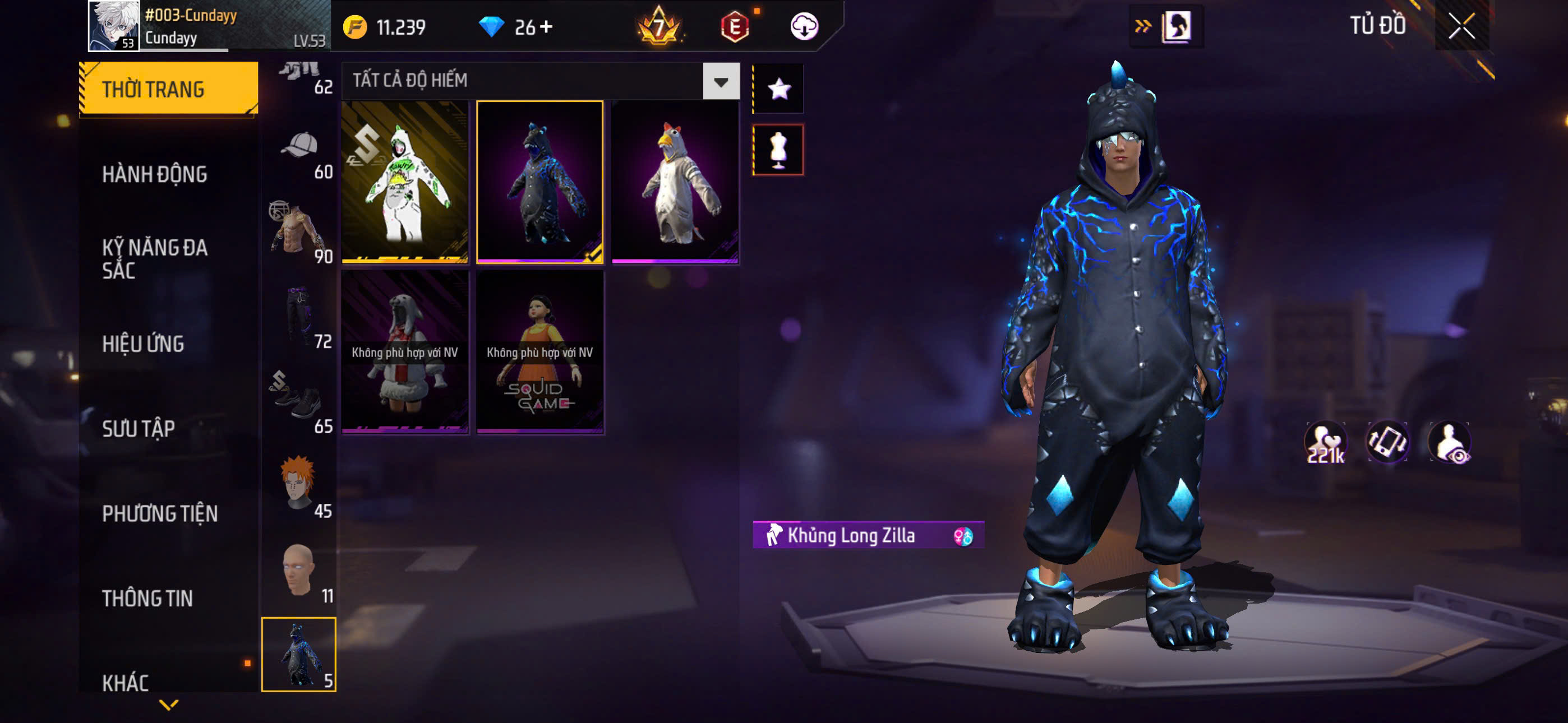This screenshot has width=1568, height=723.
Task: Select the white hoodie graffiti outfit
Action: coord(405,182)
